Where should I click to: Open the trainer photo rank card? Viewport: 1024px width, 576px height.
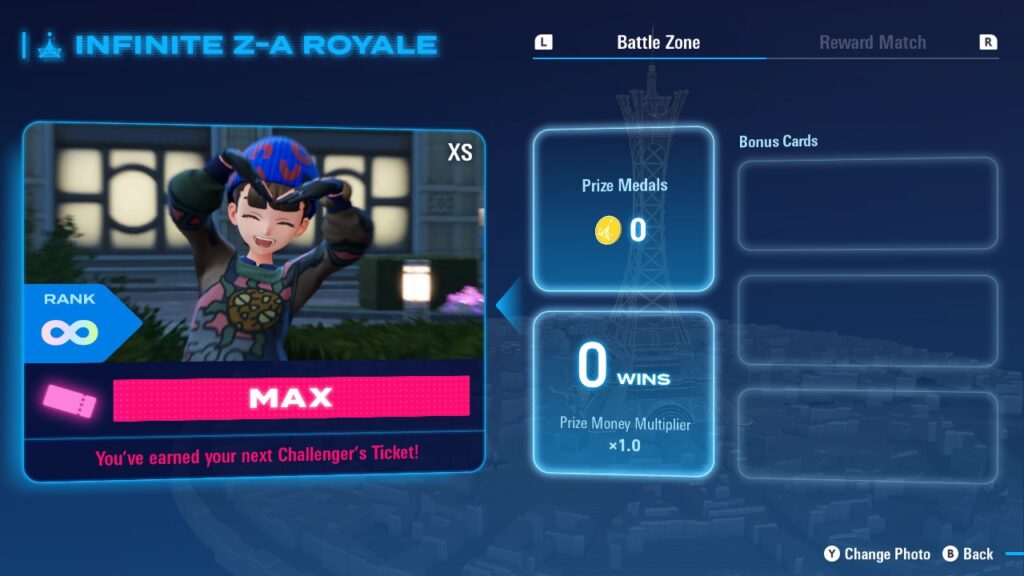click(x=254, y=300)
